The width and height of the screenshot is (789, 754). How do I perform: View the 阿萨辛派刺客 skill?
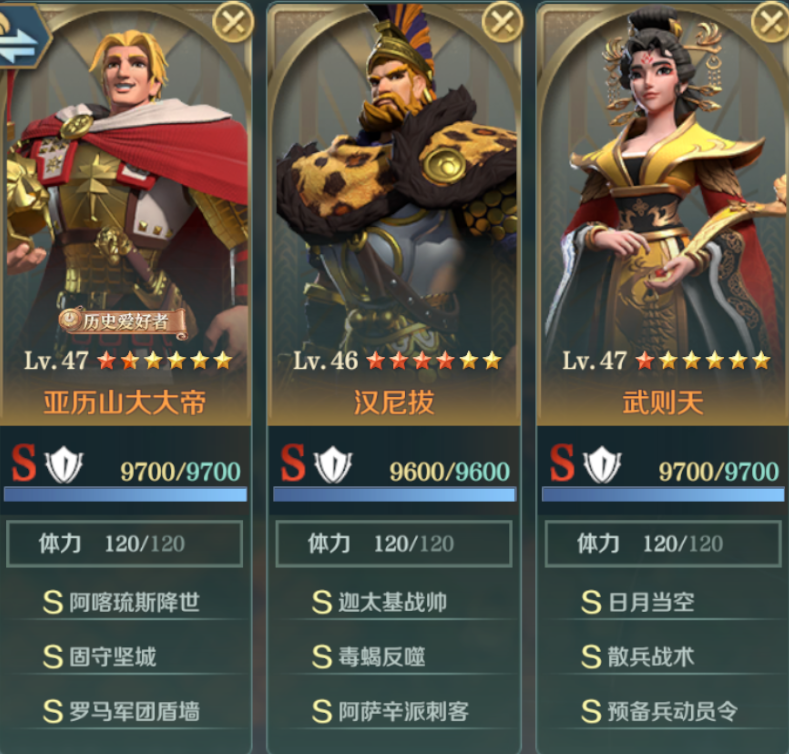coord(391,711)
